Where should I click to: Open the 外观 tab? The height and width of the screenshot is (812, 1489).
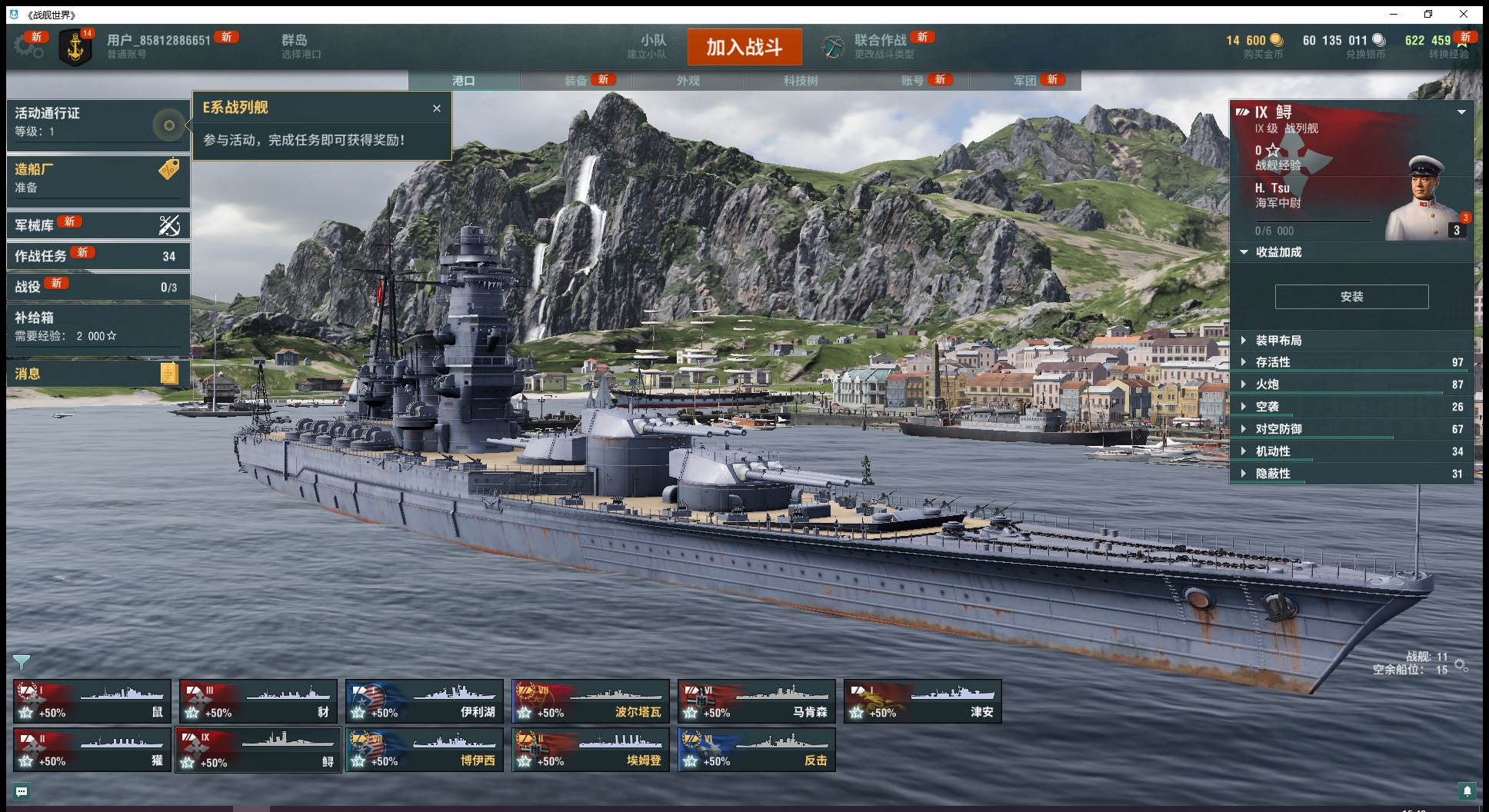tap(688, 81)
